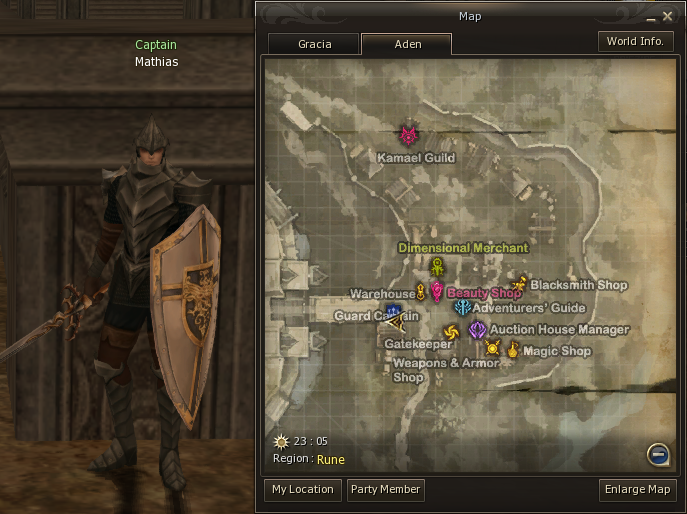Show My Location on the map
The height and width of the screenshot is (514, 687).
(302, 489)
